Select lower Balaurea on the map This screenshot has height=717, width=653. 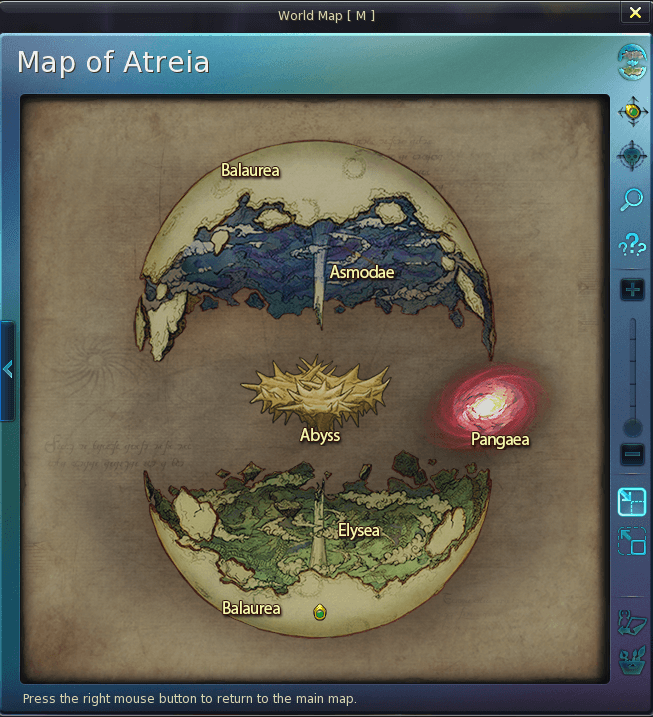pyautogui.click(x=251, y=608)
